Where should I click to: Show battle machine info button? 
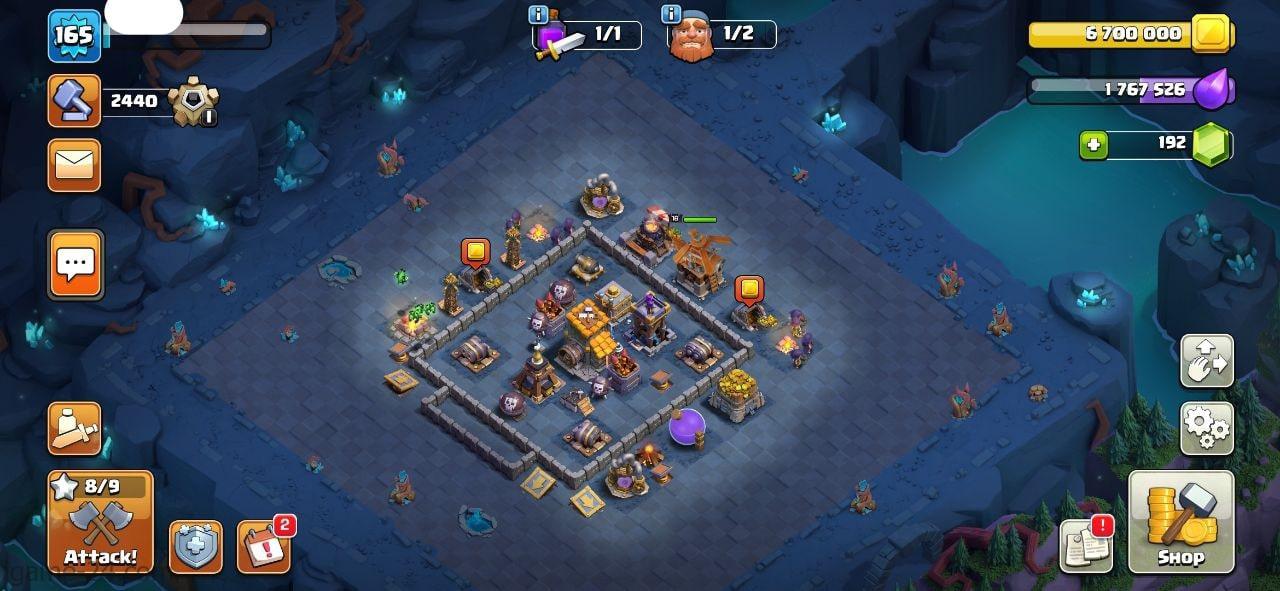click(x=539, y=15)
